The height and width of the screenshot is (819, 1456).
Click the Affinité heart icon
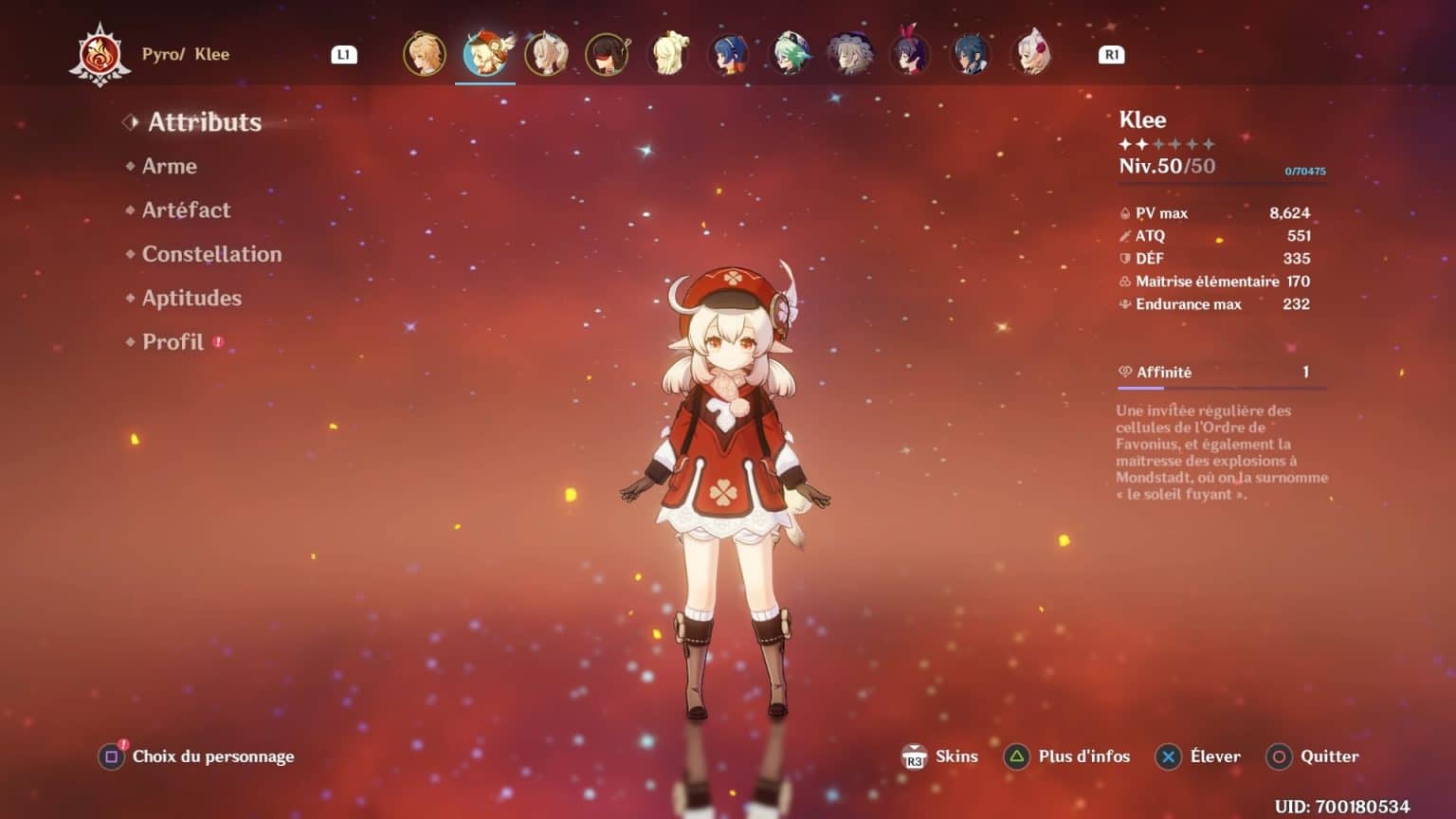click(x=1124, y=372)
